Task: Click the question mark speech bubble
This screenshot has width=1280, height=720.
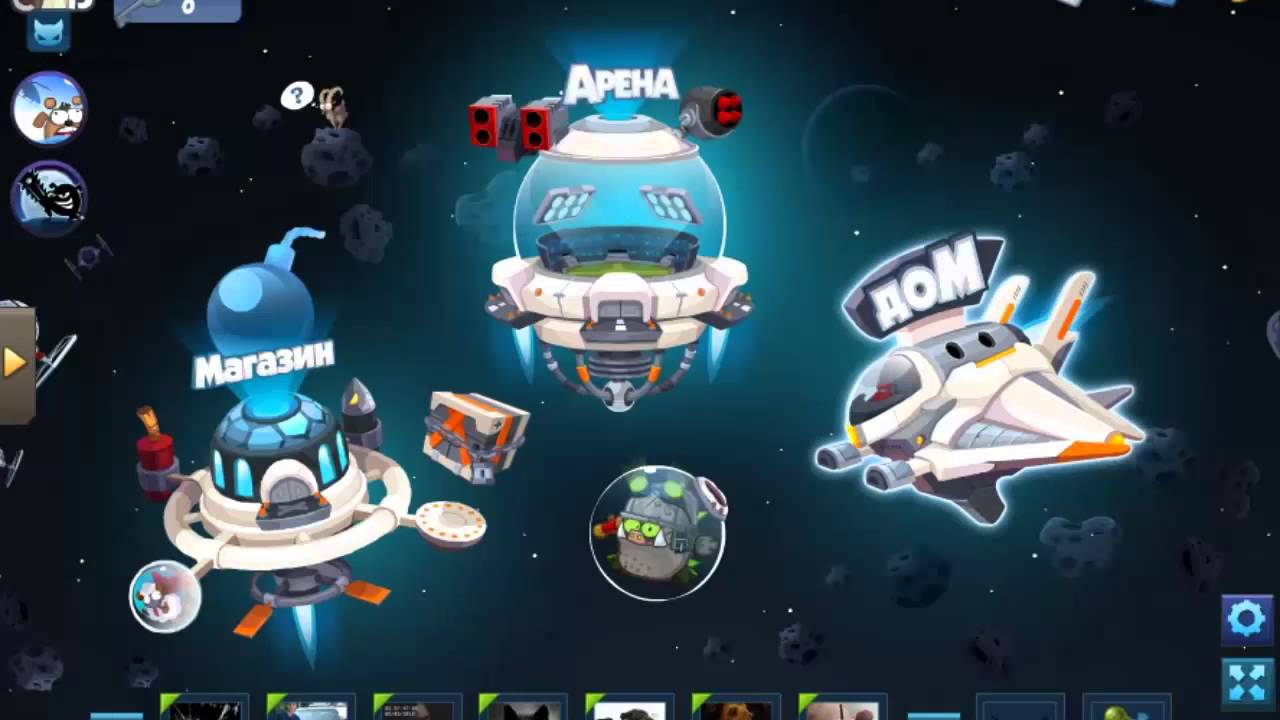Action: point(297,96)
